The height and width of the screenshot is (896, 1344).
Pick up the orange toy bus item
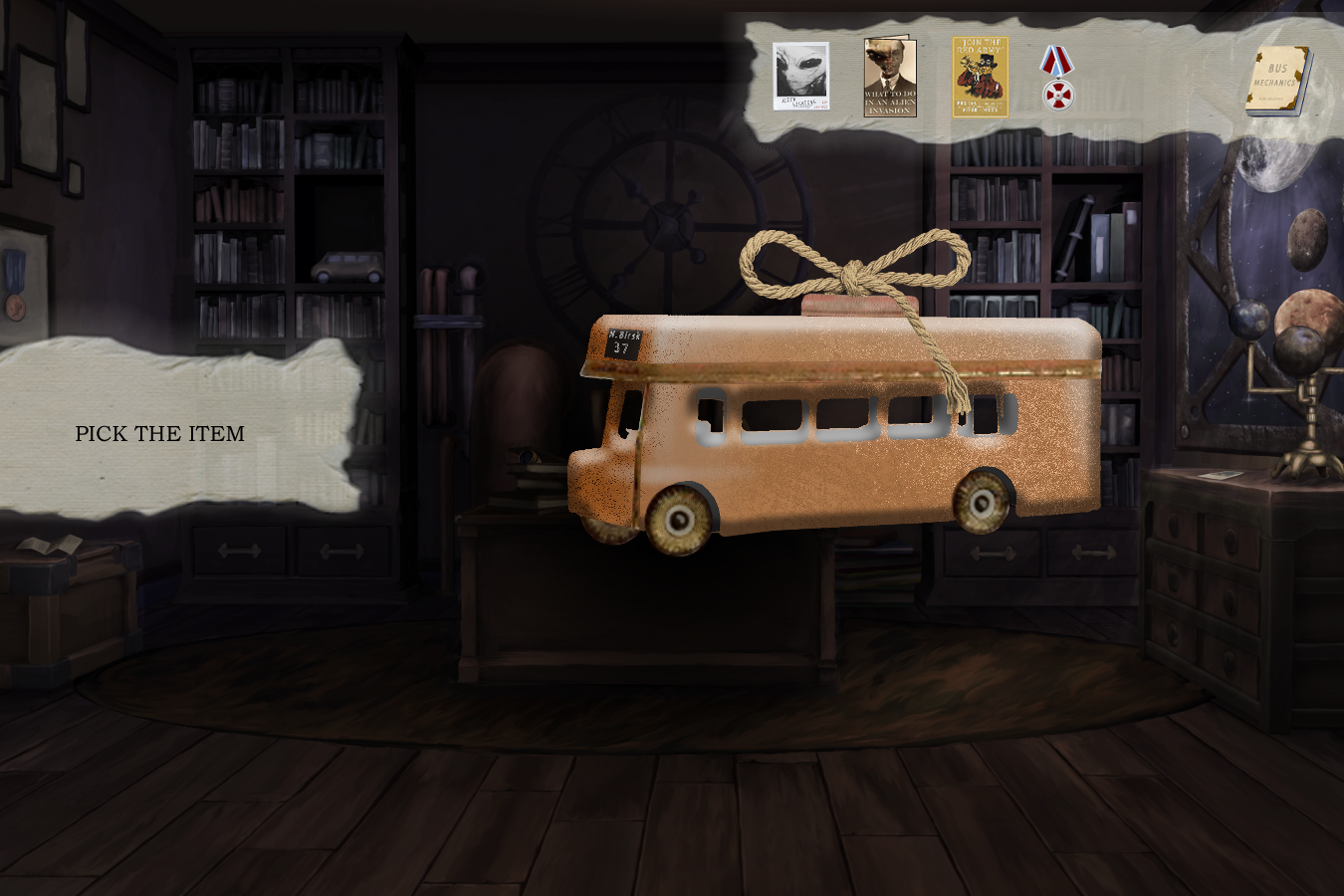[836, 428]
